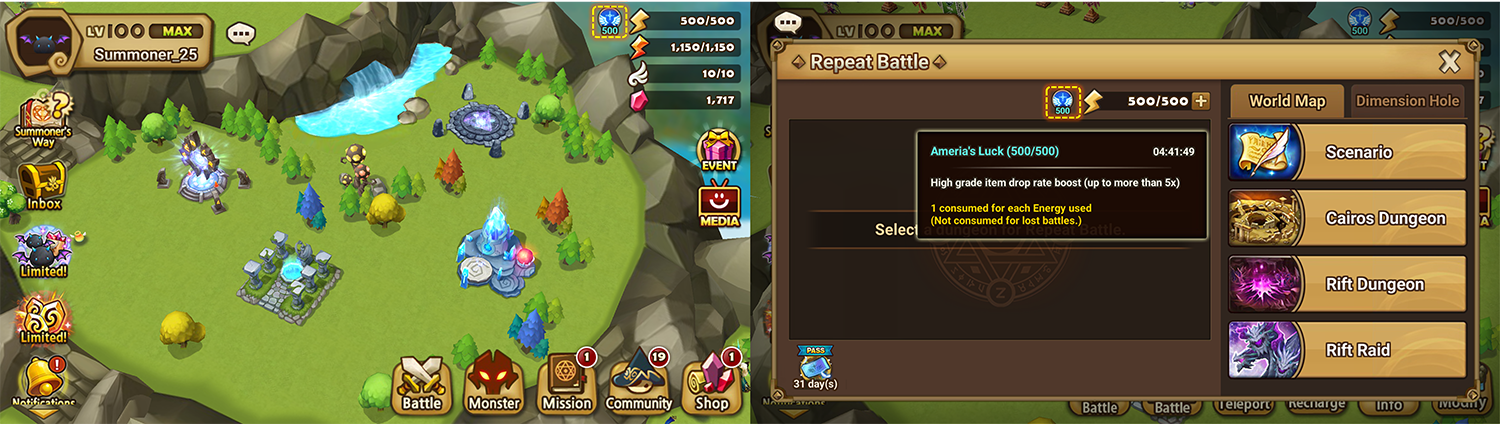This screenshot has height=424, width=1500.
Task: Close the Repeat Battle window
Action: [x=1449, y=63]
